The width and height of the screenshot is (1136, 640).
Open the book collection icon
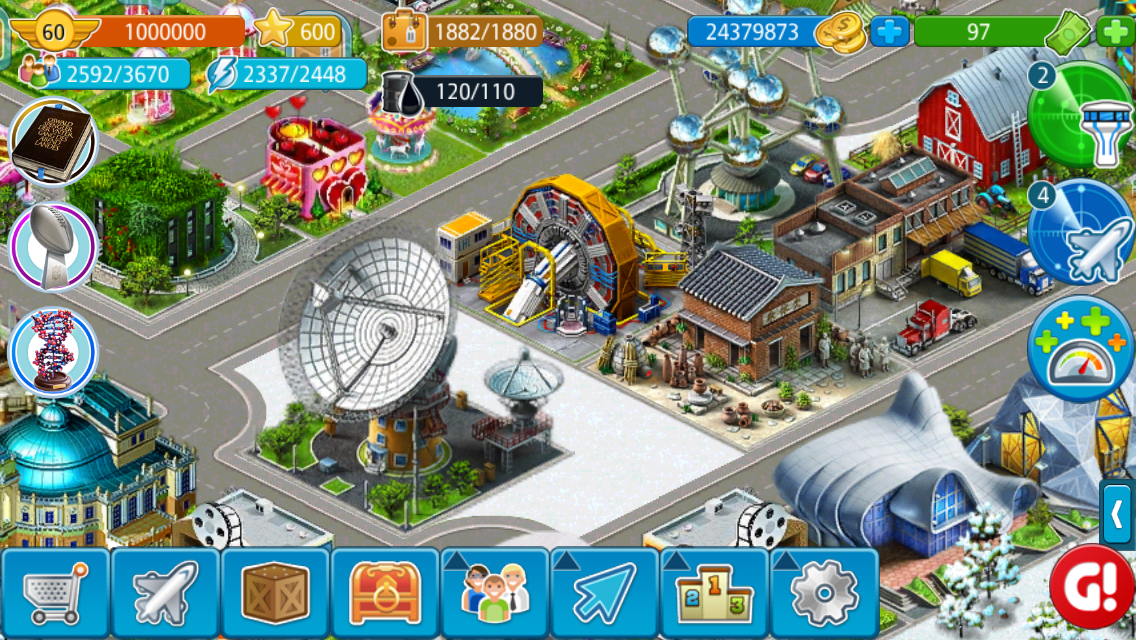[52, 142]
